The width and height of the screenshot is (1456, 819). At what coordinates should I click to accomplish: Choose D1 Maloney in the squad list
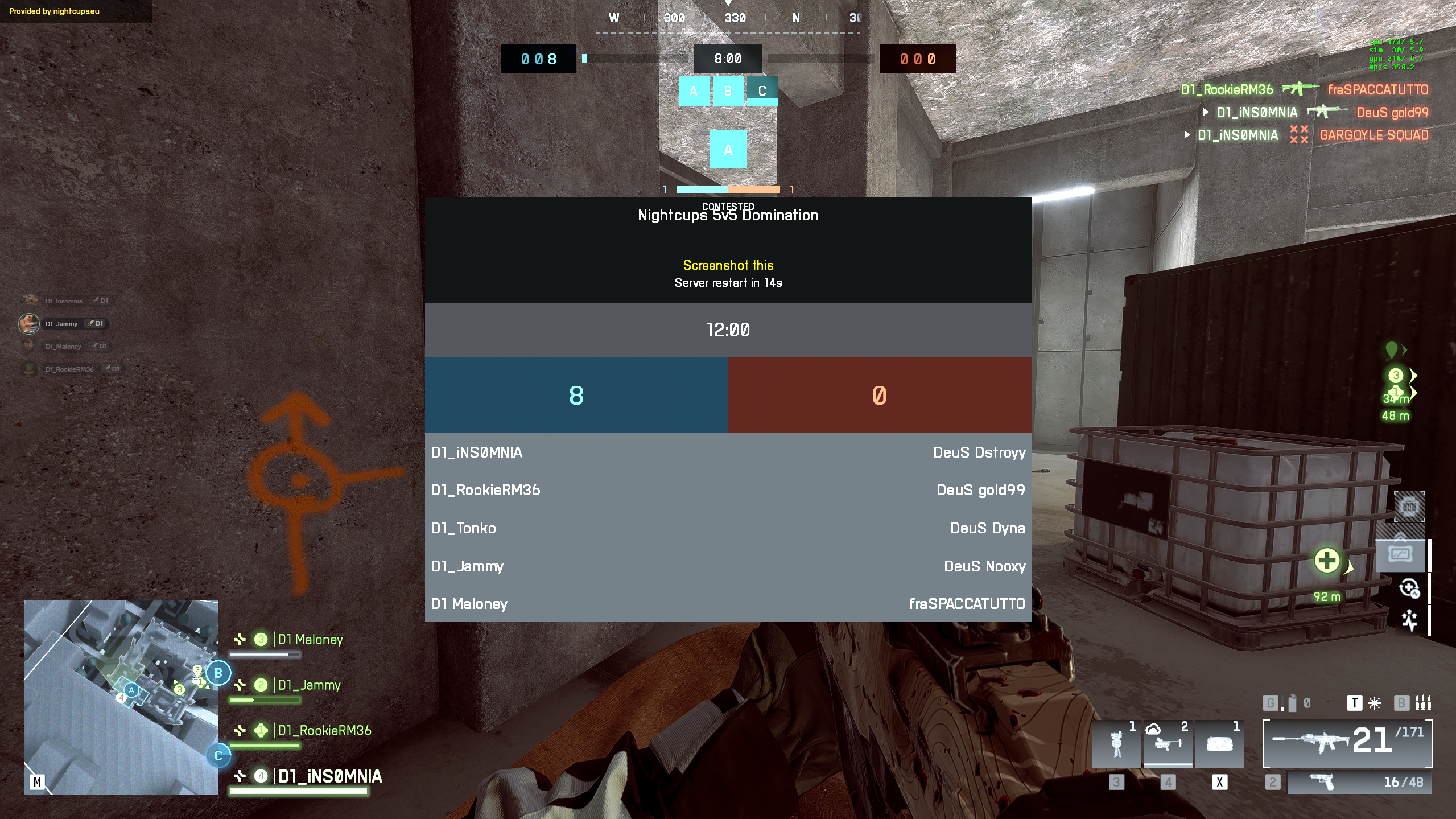310,640
